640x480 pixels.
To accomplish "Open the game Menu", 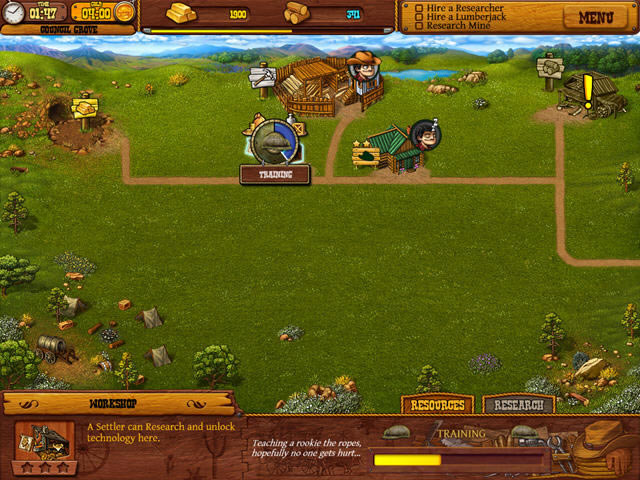I will click(595, 17).
